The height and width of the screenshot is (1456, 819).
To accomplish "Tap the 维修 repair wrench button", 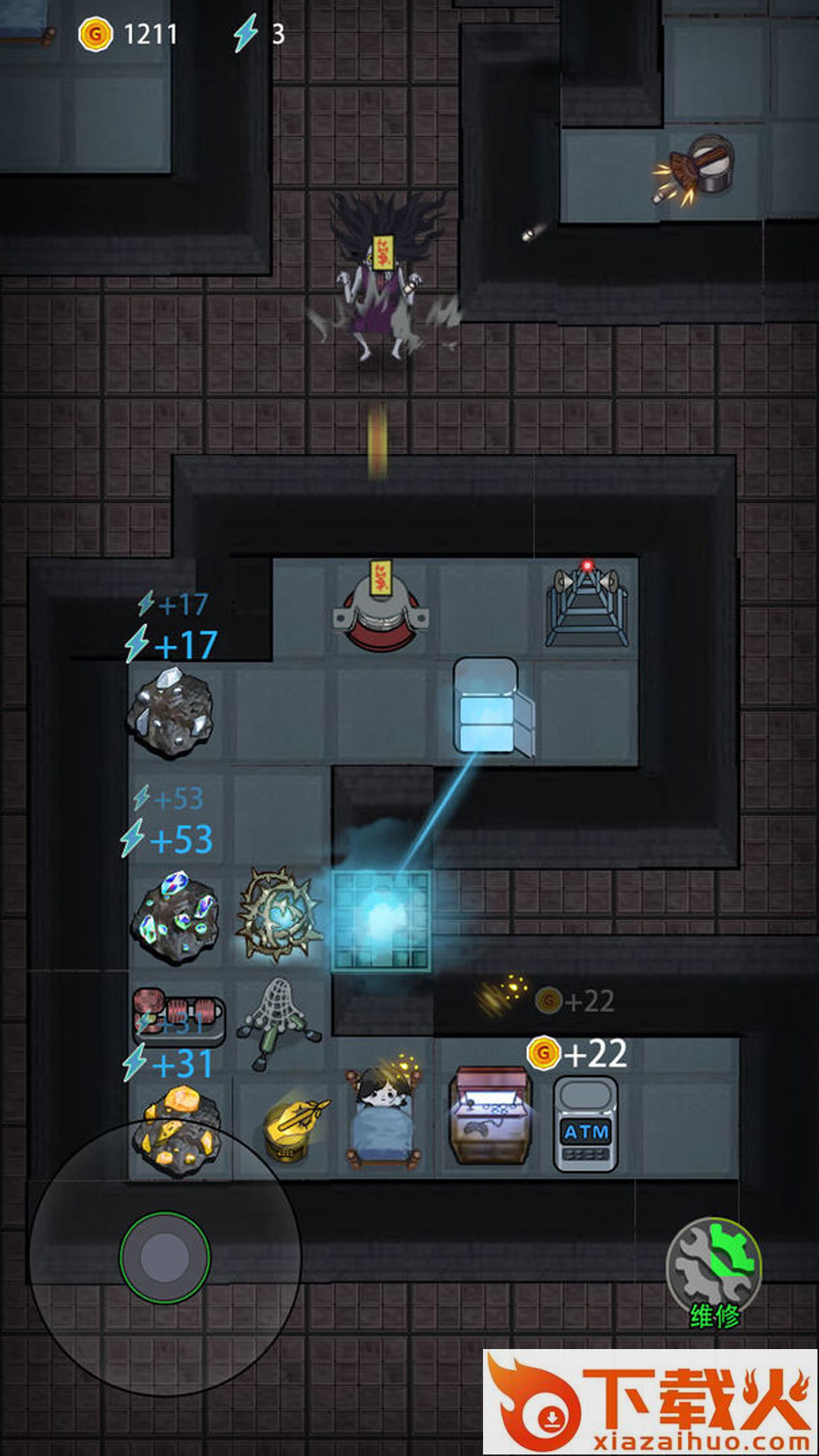I will click(x=713, y=1269).
